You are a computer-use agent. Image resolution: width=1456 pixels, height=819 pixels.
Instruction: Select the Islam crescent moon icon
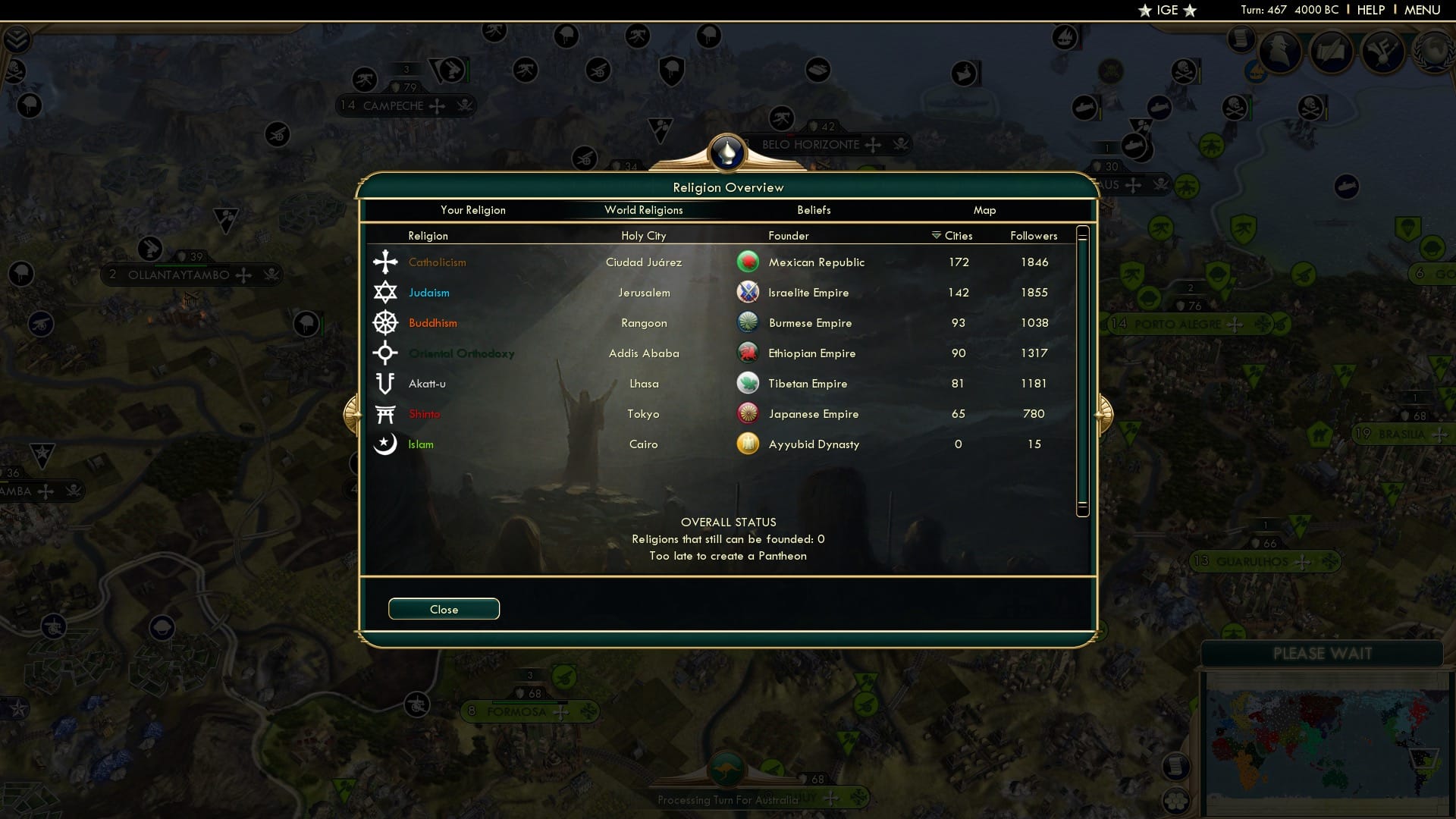tap(386, 444)
